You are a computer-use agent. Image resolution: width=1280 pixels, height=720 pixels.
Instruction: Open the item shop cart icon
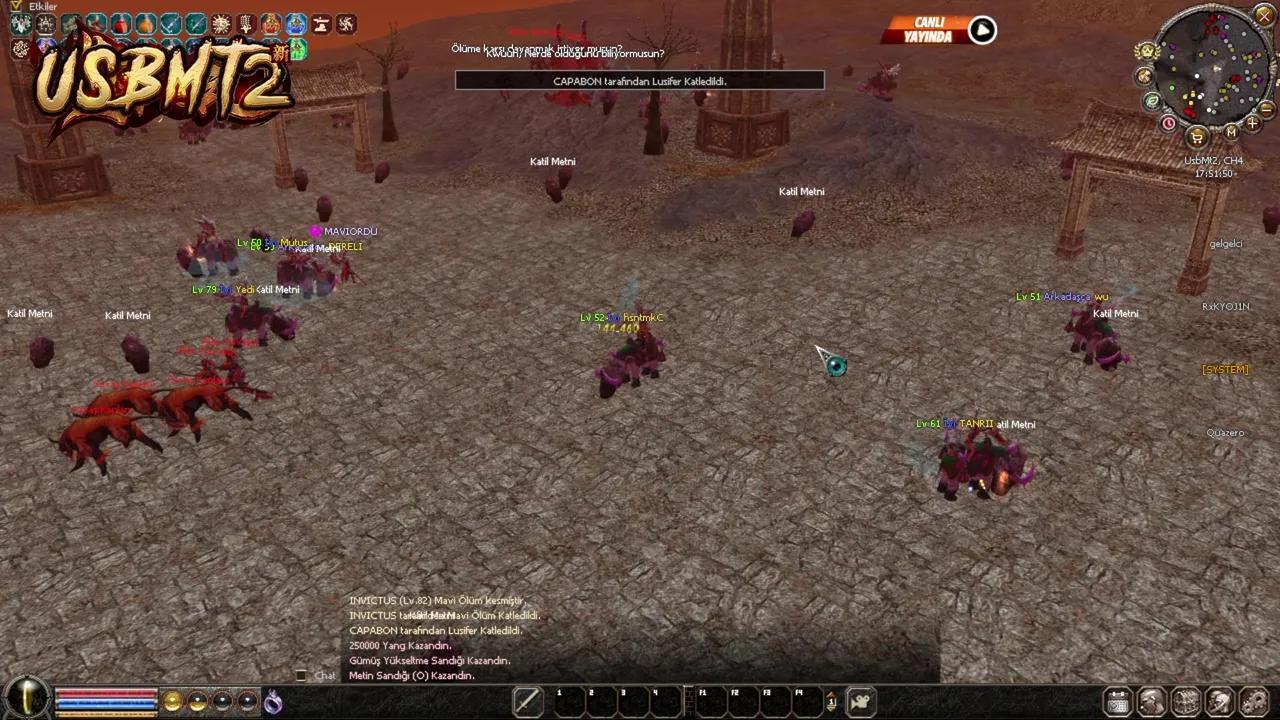tap(1196, 136)
